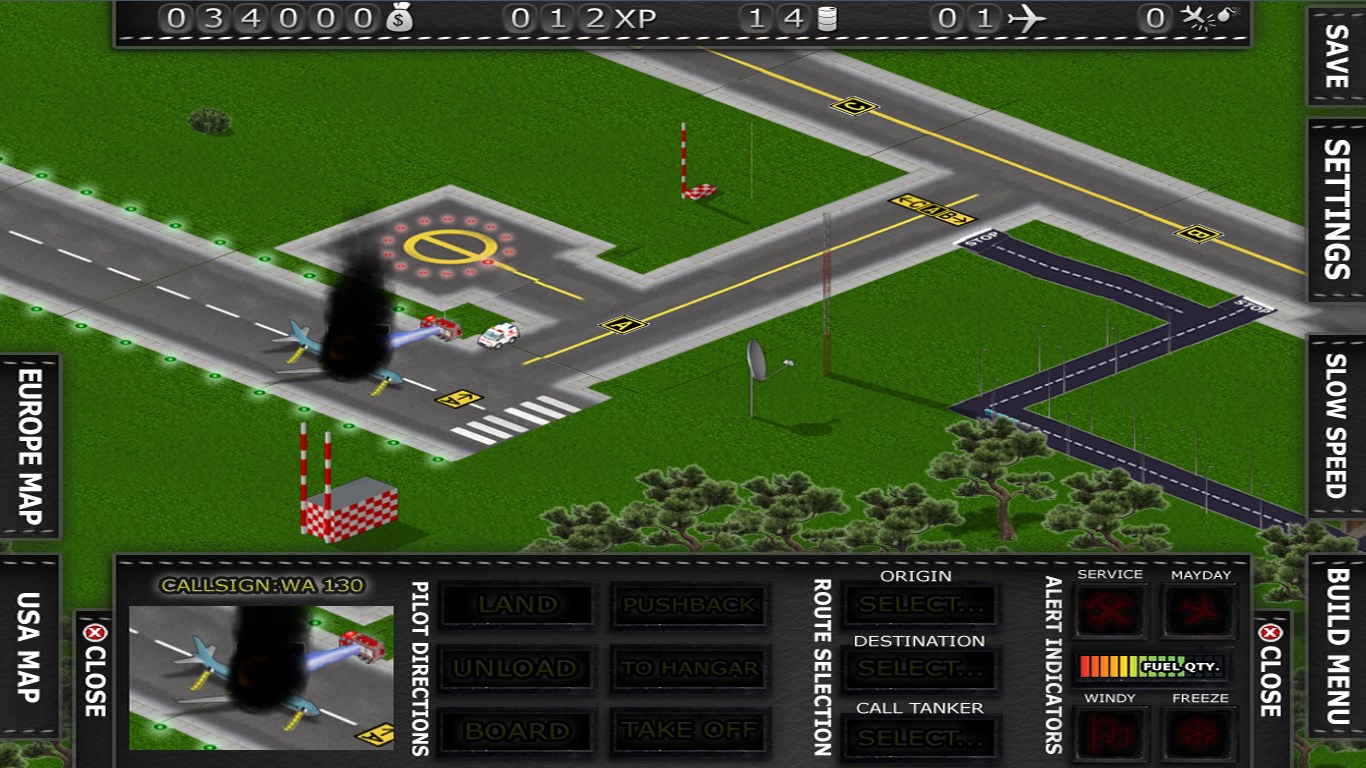1366x768 pixels.
Task: Switch to the USA Map
Action: click(x=30, y=647)
